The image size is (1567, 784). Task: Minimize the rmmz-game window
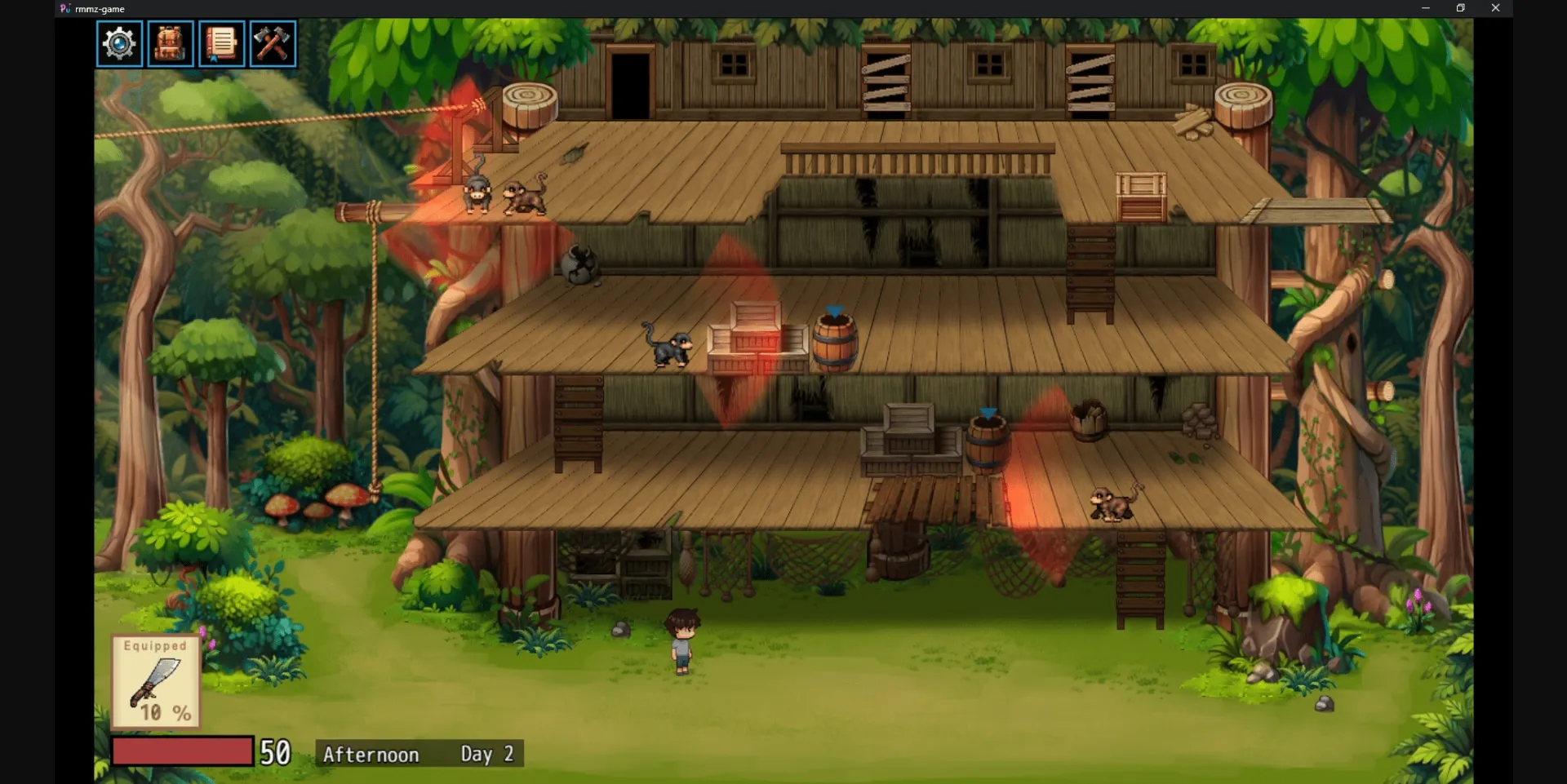tap(1426, 8)
